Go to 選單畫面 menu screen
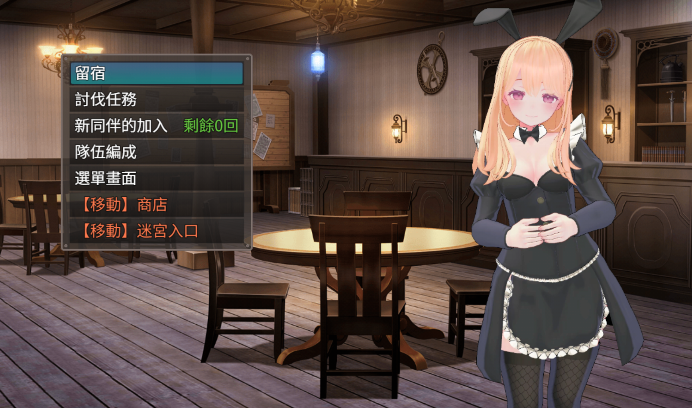Screen dimensions: 692x408 (157, 178)
